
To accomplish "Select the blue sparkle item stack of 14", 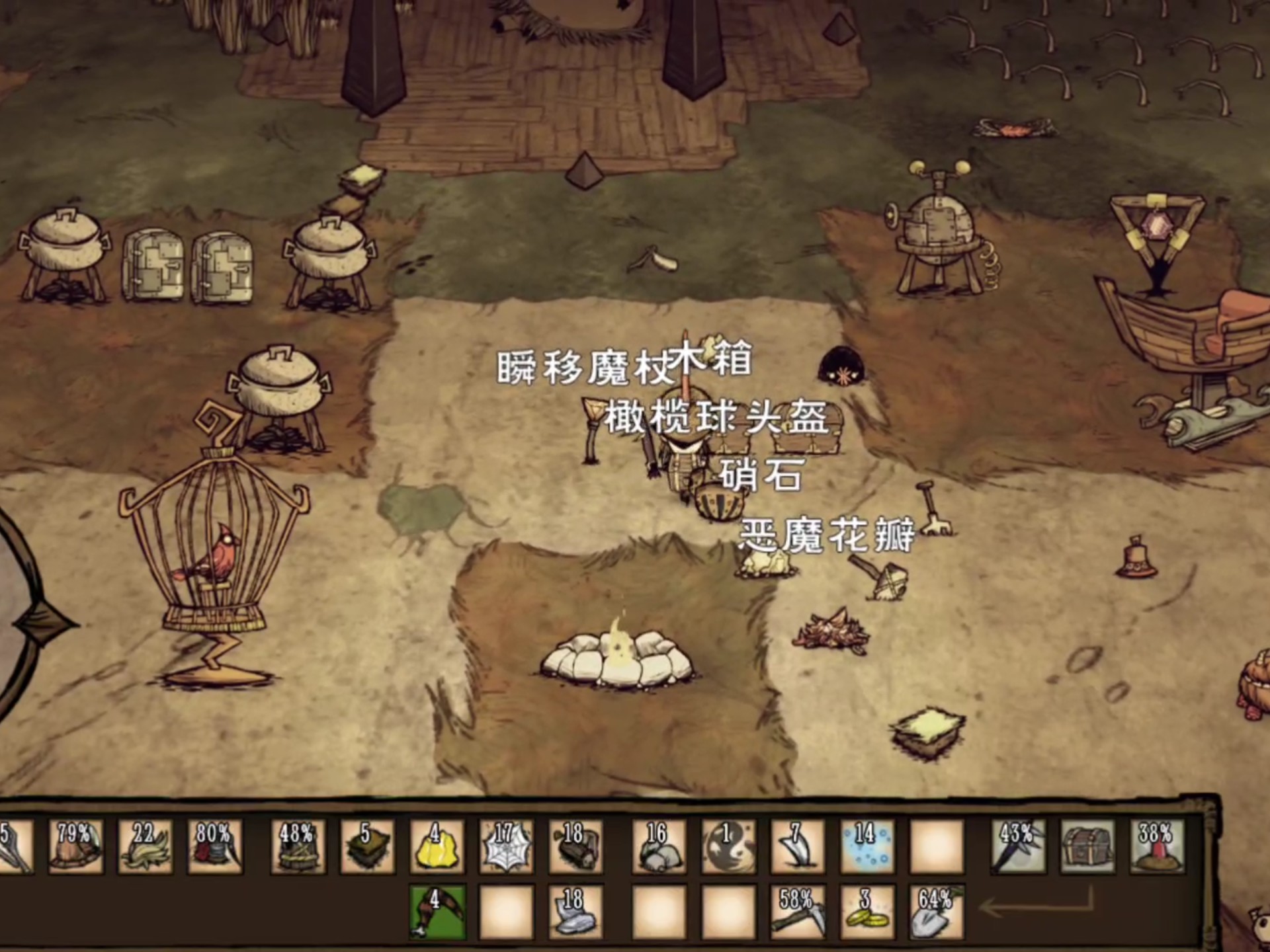I will [867, 848].
